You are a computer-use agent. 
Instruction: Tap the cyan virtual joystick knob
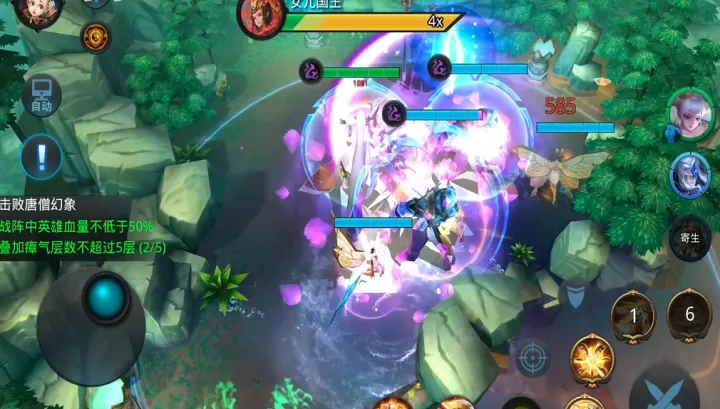click(x=105, y=297)
